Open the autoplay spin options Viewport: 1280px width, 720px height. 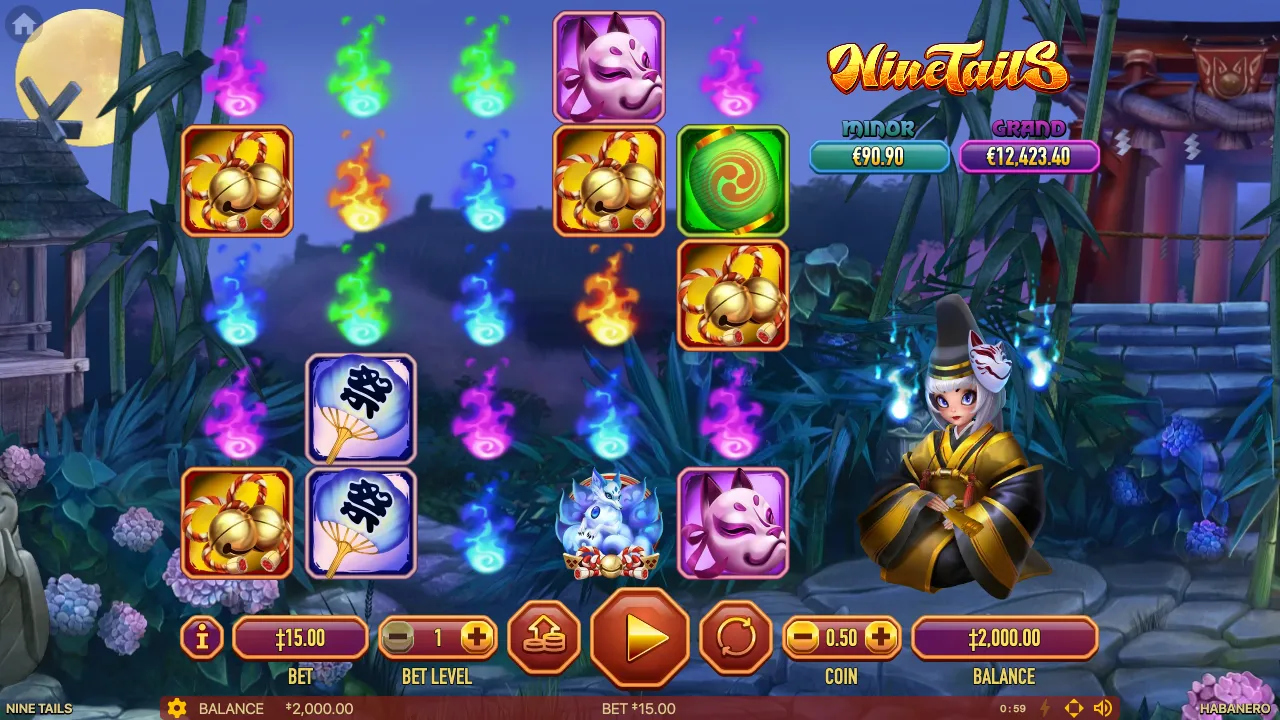735,637
